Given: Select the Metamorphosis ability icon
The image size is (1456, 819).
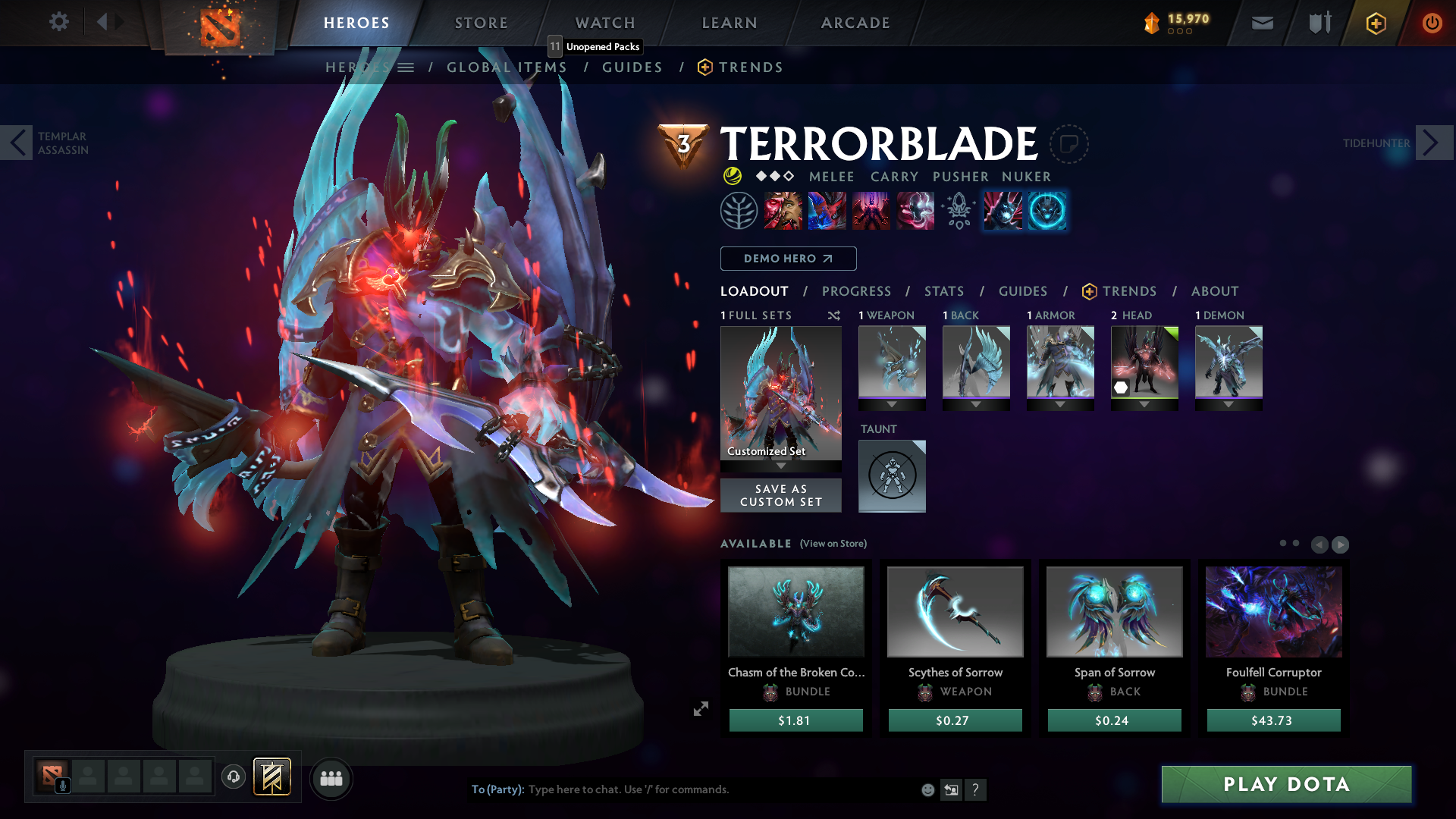Looking at the screenshot, I should [871, 211].
